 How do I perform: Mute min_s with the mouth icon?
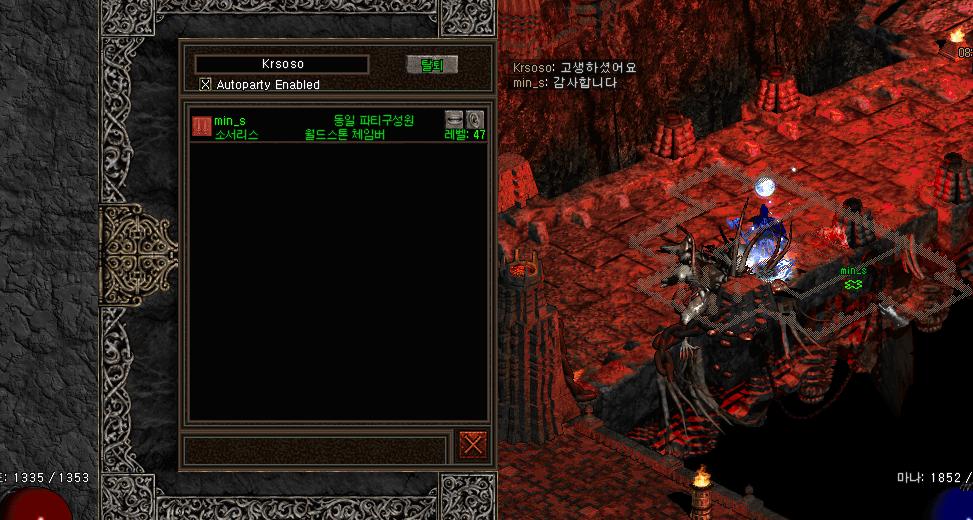pos(454,119)
